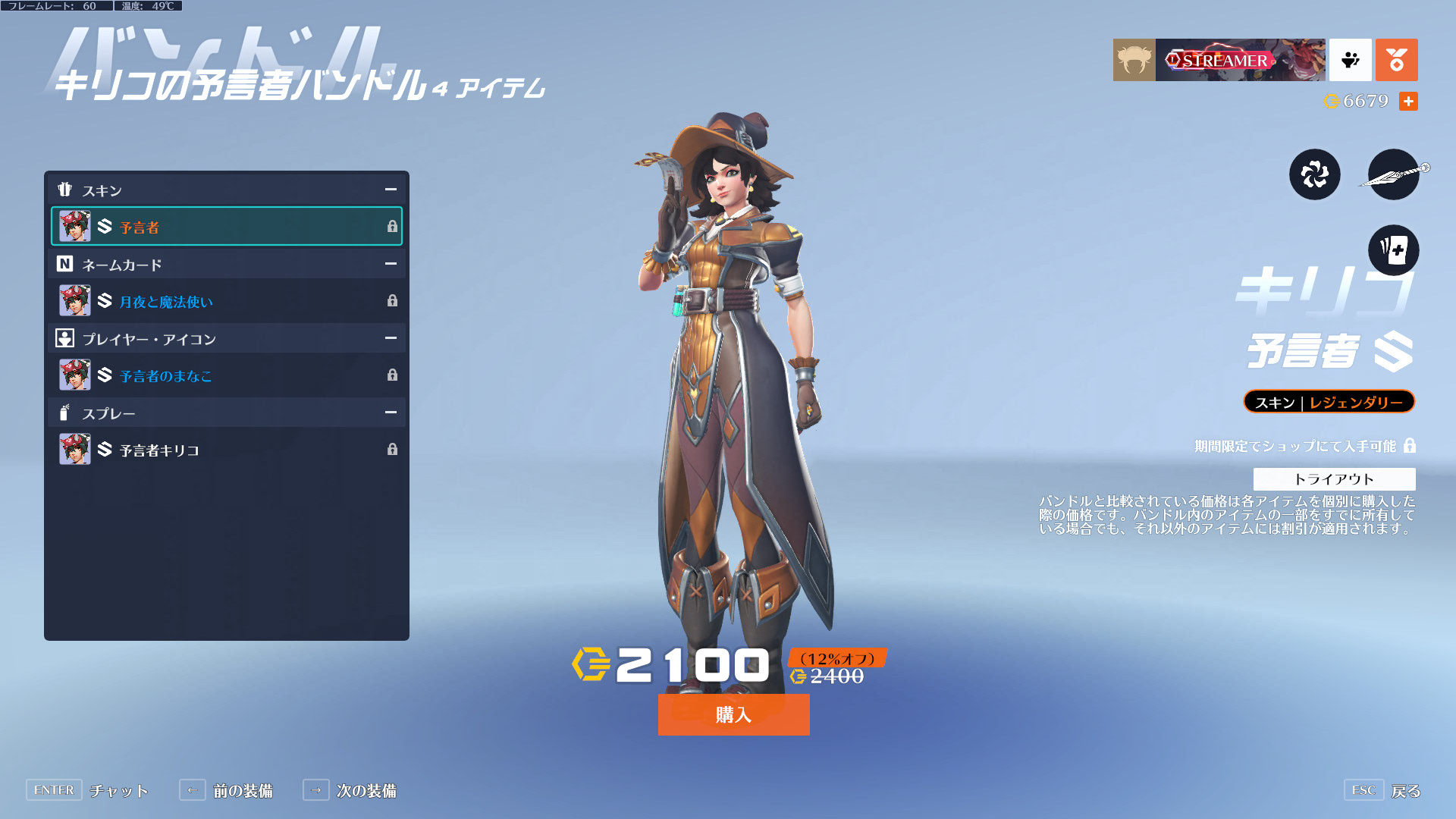Viewport: 1456px width, 819px height.
Task: Choose the 月夜と魔法使い name card row
Action: [226, 301]
